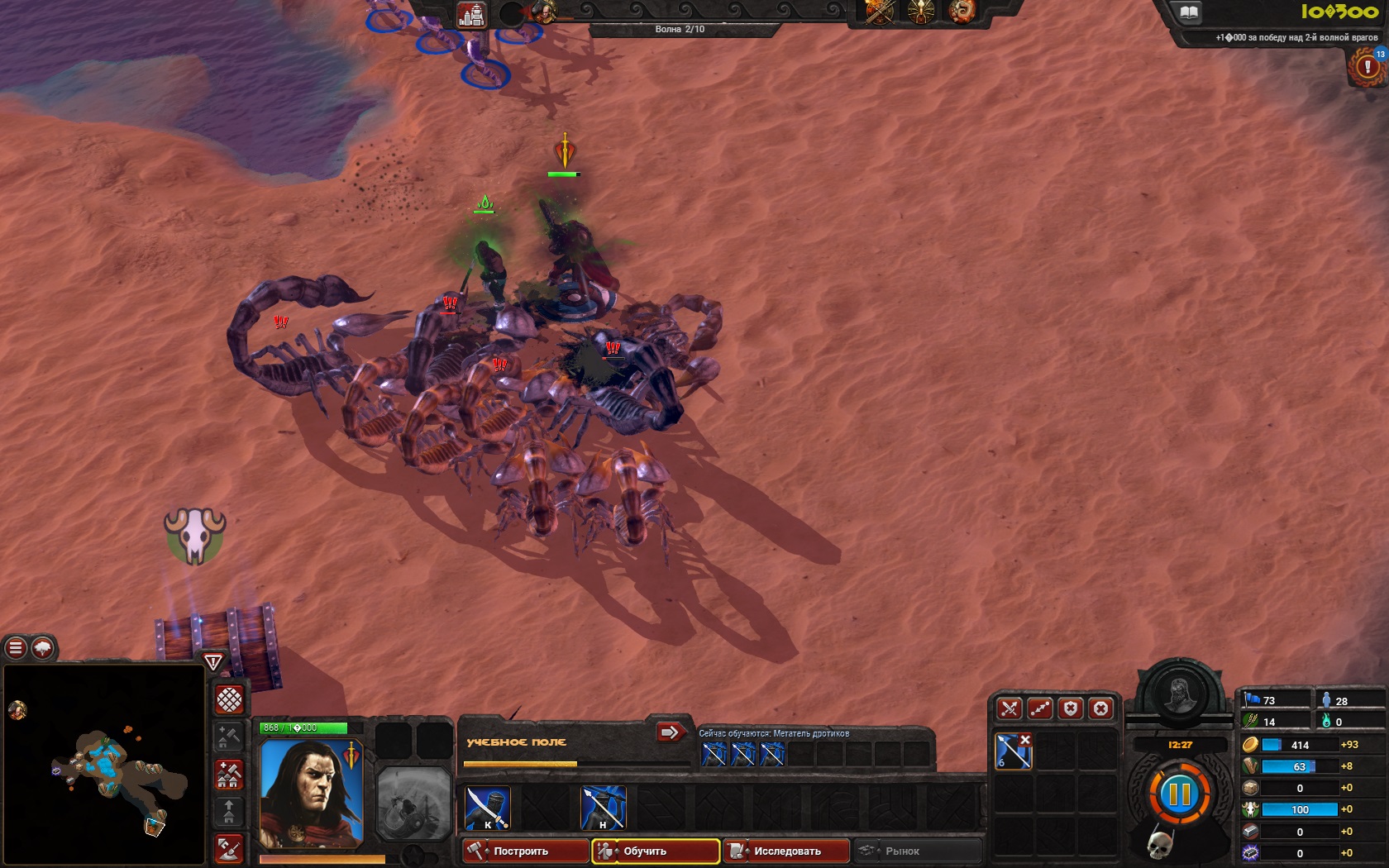Pause the game with the orange button
Viewport: 1389px width, 868px height.
click(x=1179, y=795)
